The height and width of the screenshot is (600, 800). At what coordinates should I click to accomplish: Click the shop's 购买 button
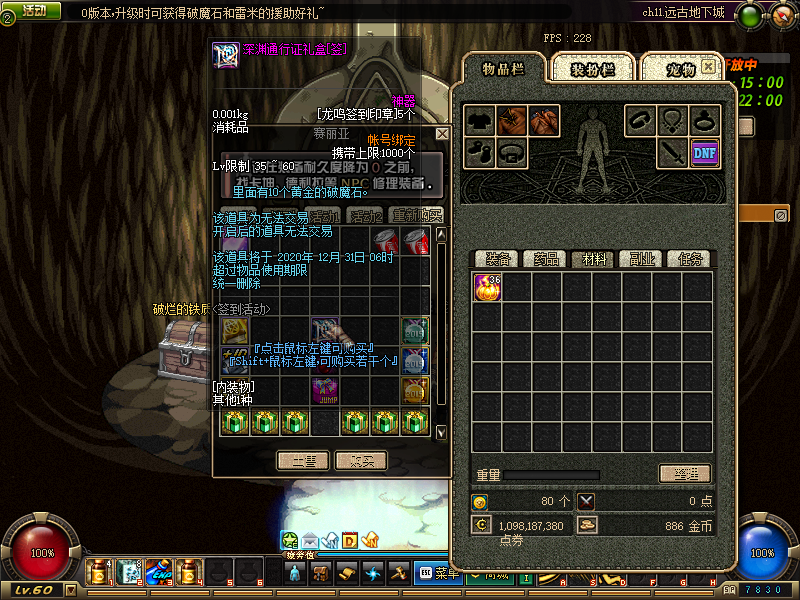point(362,461)
